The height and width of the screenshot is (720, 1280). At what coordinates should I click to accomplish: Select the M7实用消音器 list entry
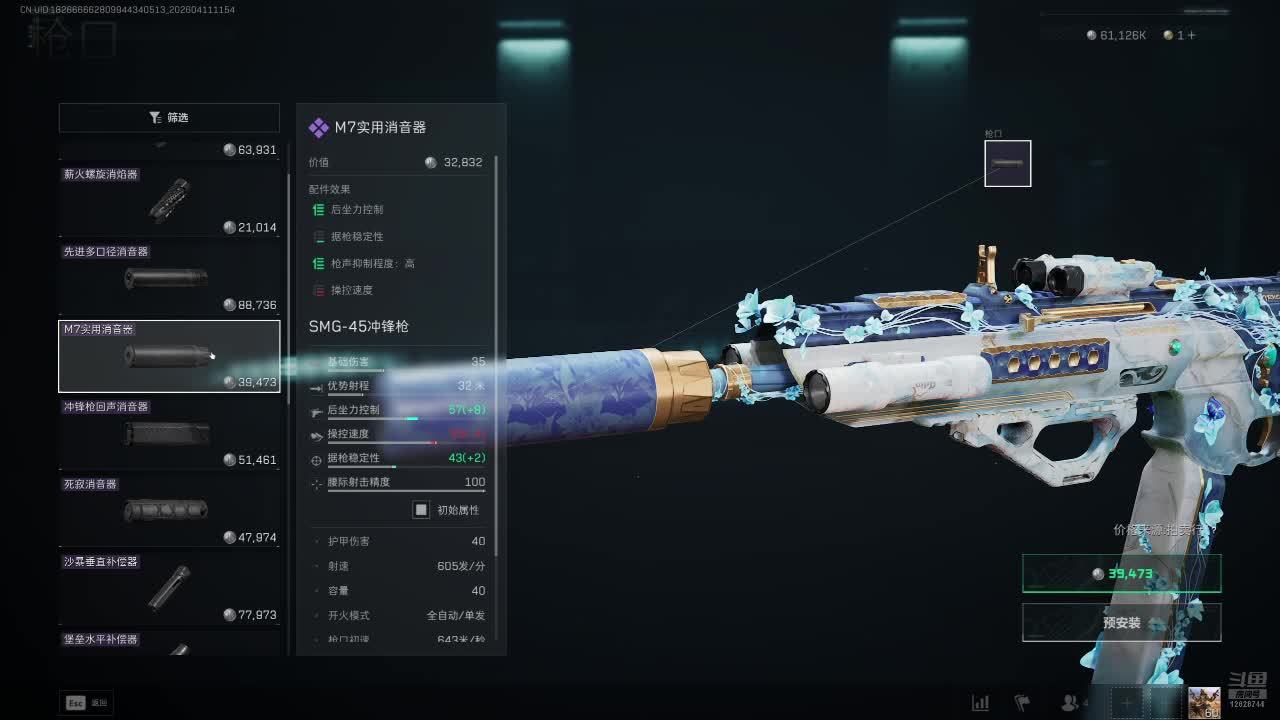click(x=169, y=356)
